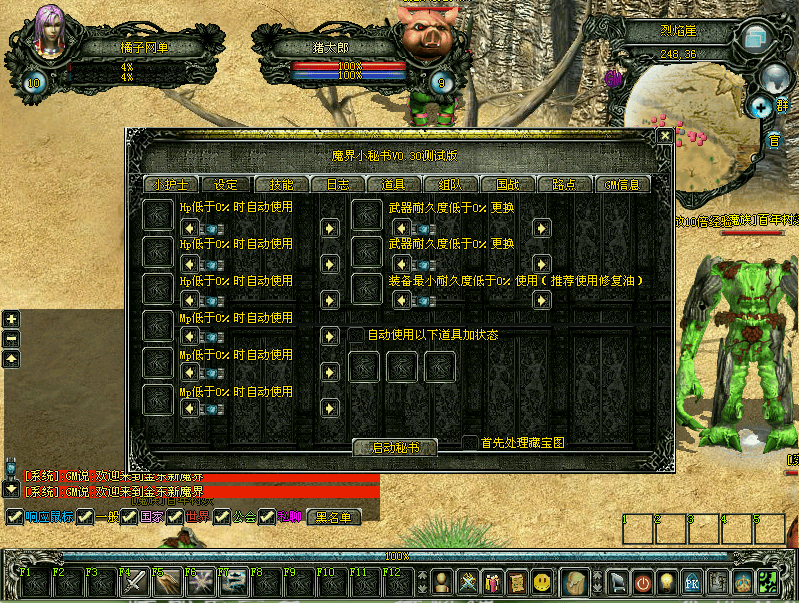The image size is (799, 603).
Task: Toggle the 私聊 chat channel checkbox
Action: (266, 517)
